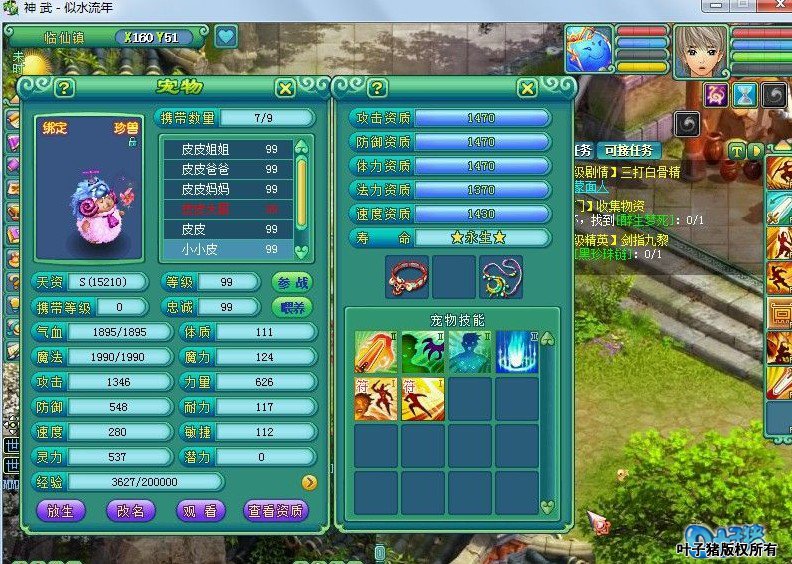Close the pet aptitude panel
The width and height of the screenshot is (792, 564).
click(528, 89)
